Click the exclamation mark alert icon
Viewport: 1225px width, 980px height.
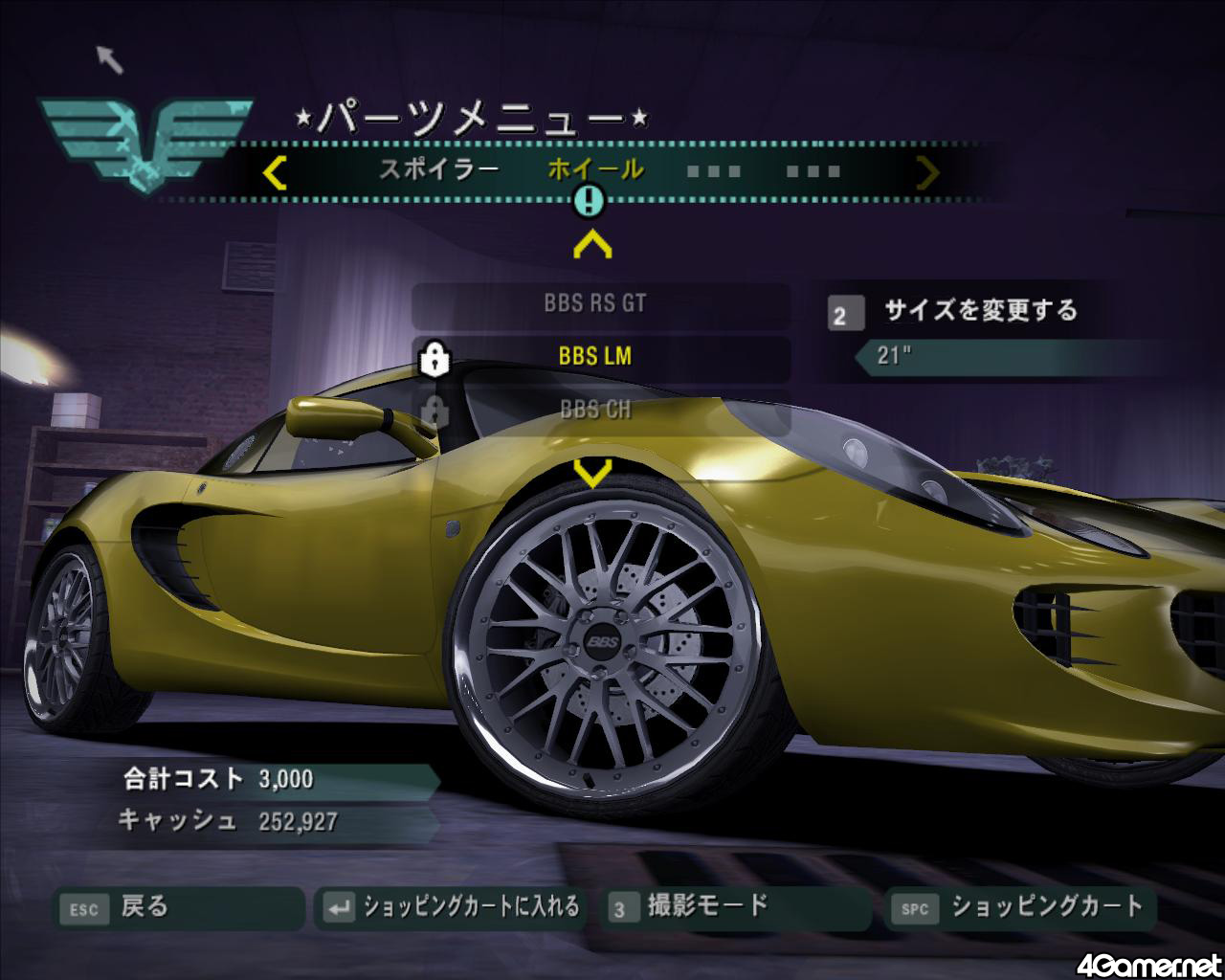tap(590, 201)
